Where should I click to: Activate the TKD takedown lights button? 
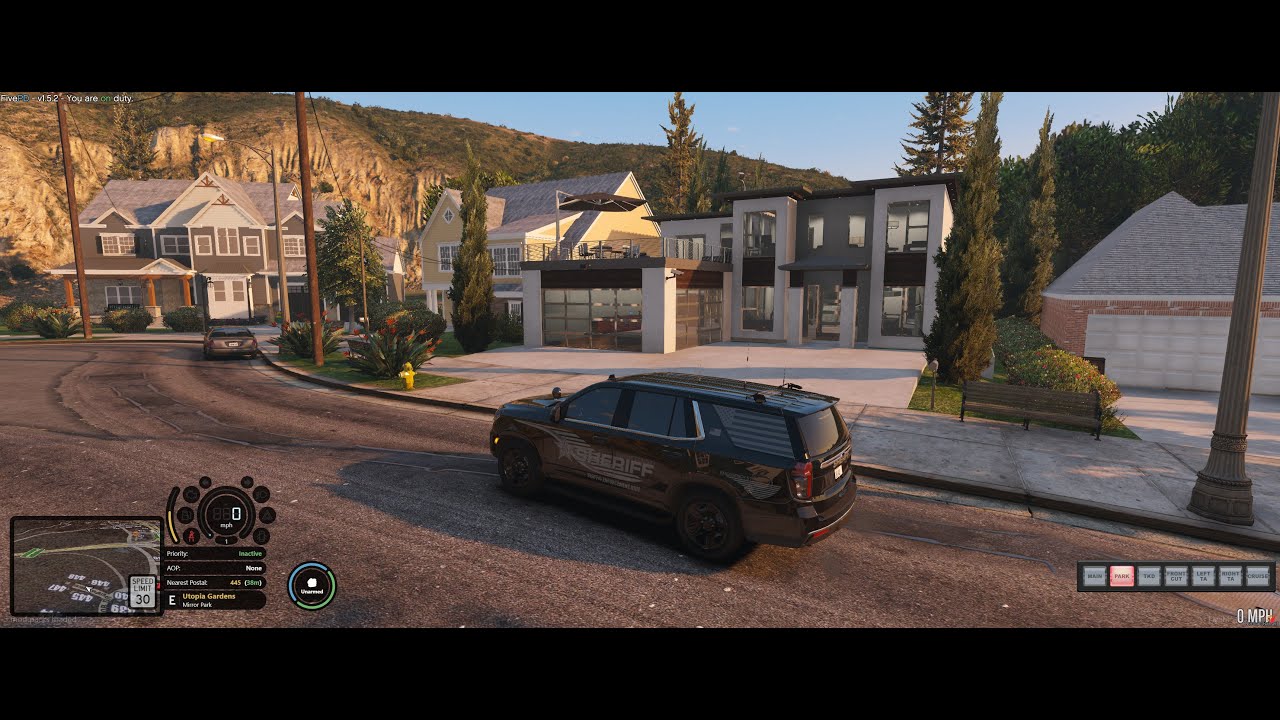coord(1149,576)
